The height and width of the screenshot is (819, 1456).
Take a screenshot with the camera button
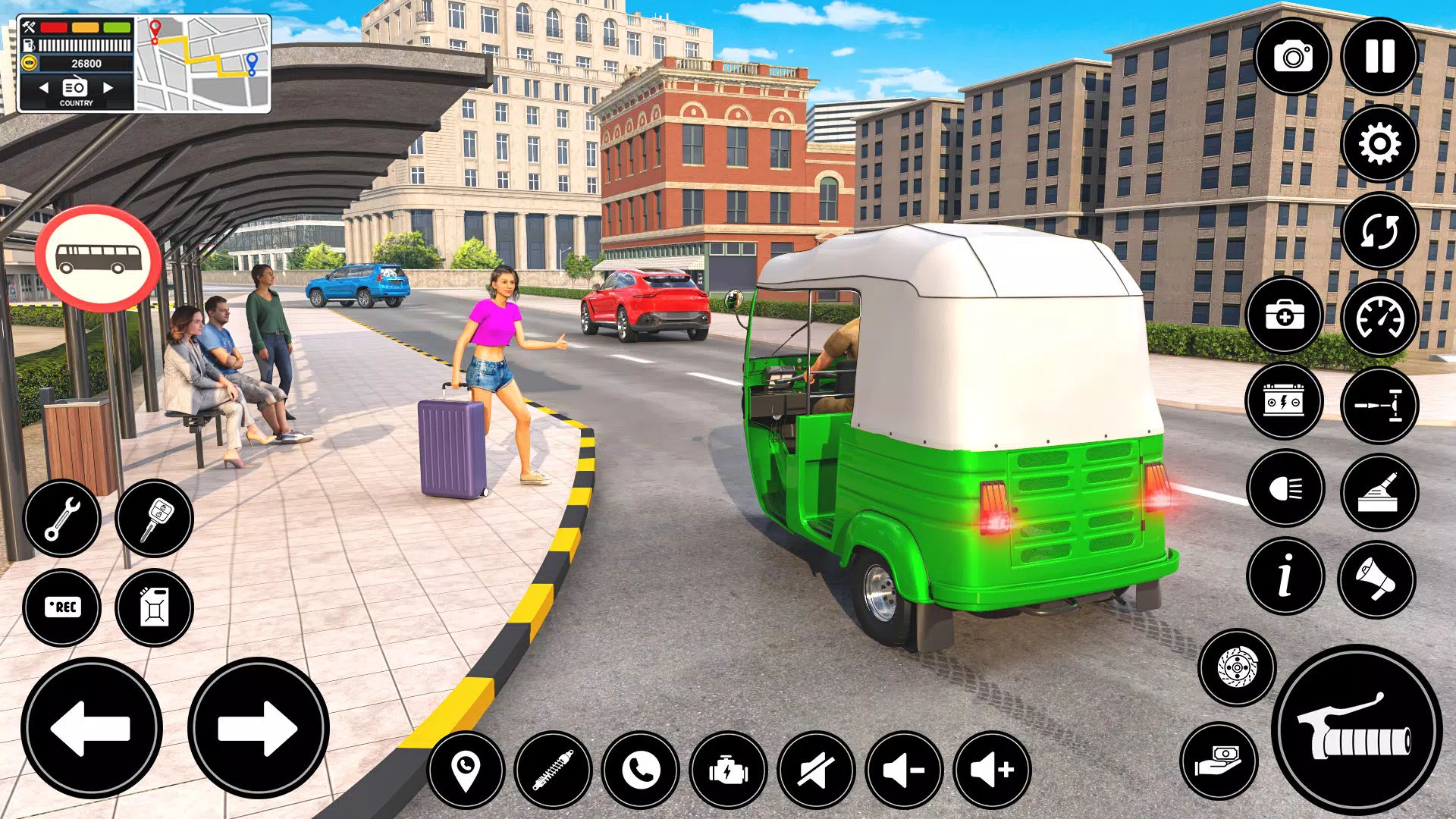pos(1292,57)
